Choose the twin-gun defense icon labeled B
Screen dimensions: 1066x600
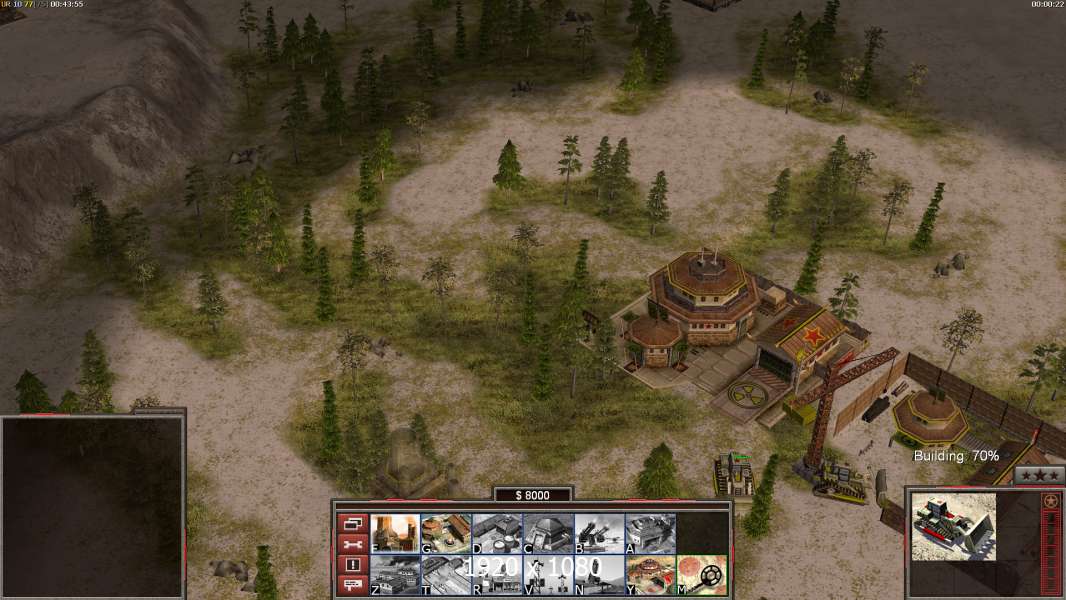(599, 534)
